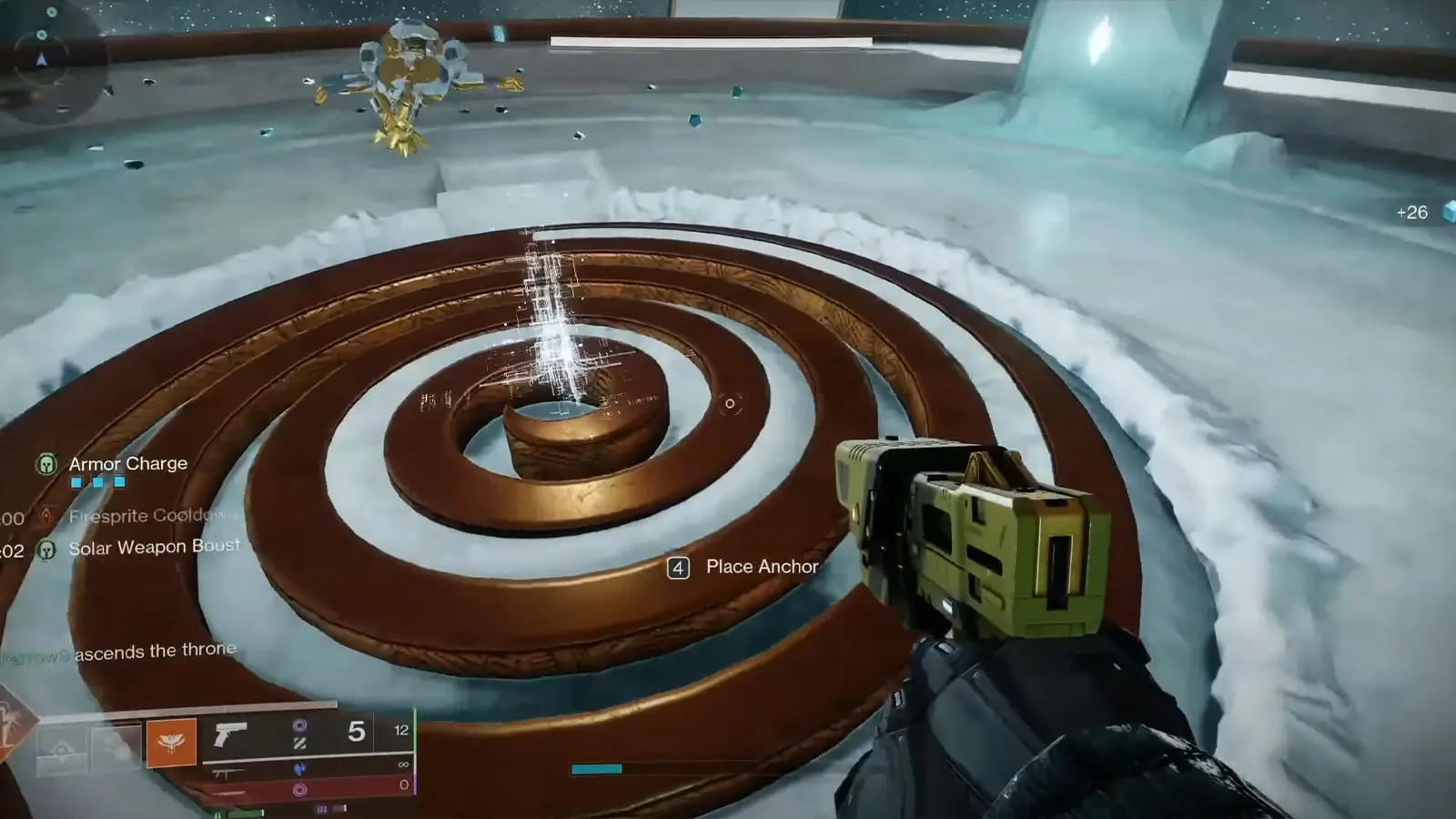Click the infinity ammo symbol on the SMG row
Screen dimensions: 1456x819
coord(402,763)
